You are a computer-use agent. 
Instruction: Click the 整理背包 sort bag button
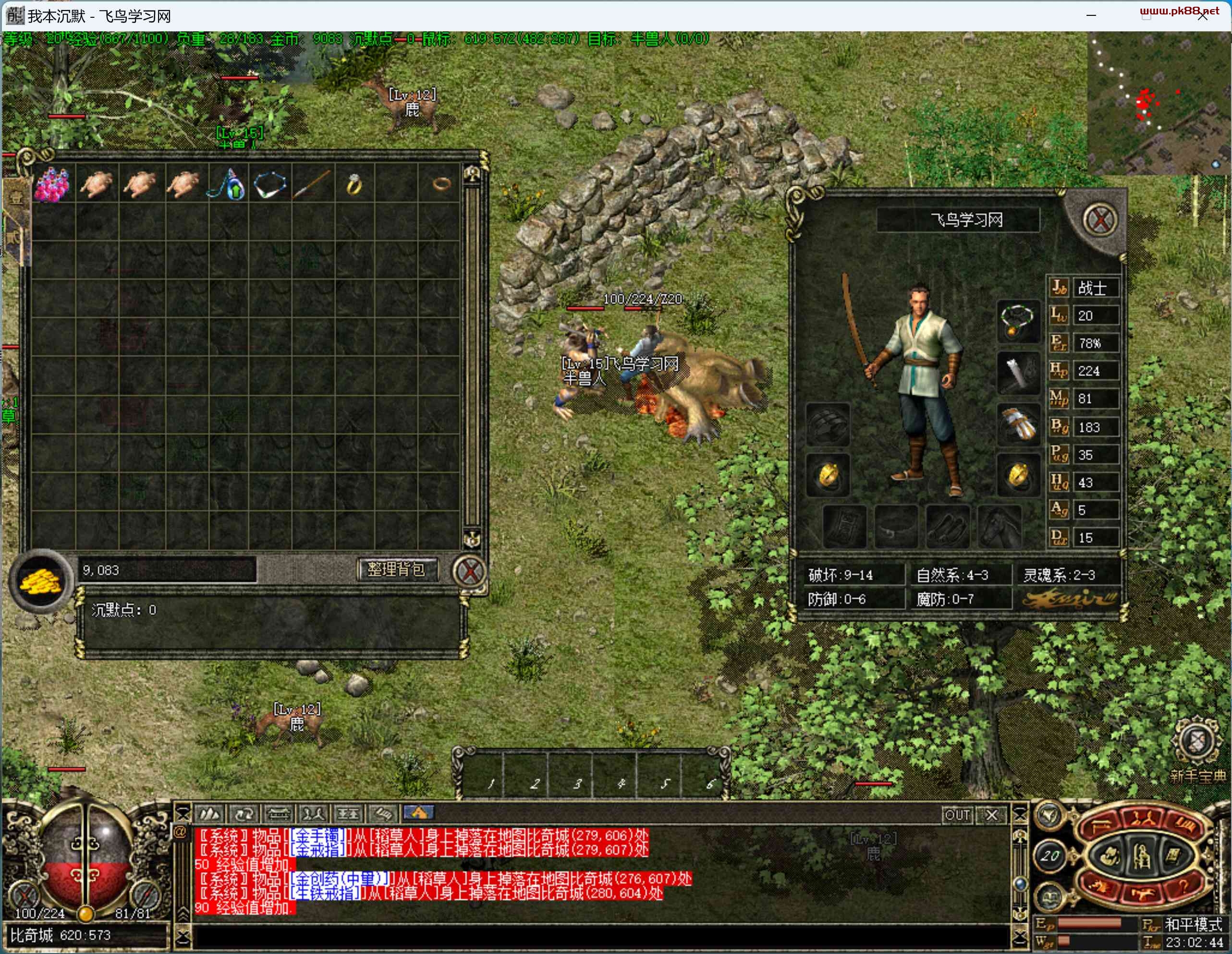point(396,569)
